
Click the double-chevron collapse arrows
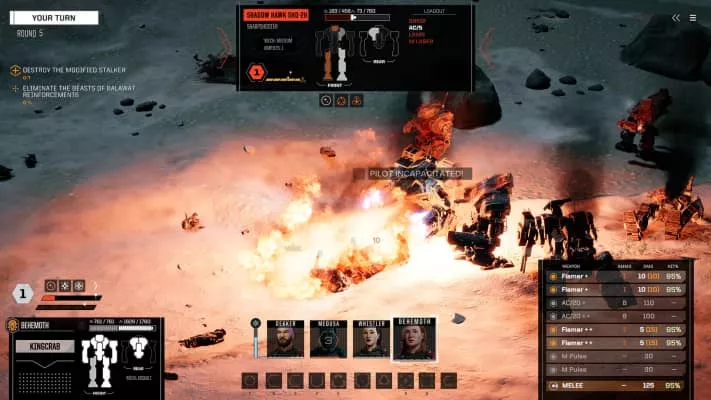pos(676,17)
